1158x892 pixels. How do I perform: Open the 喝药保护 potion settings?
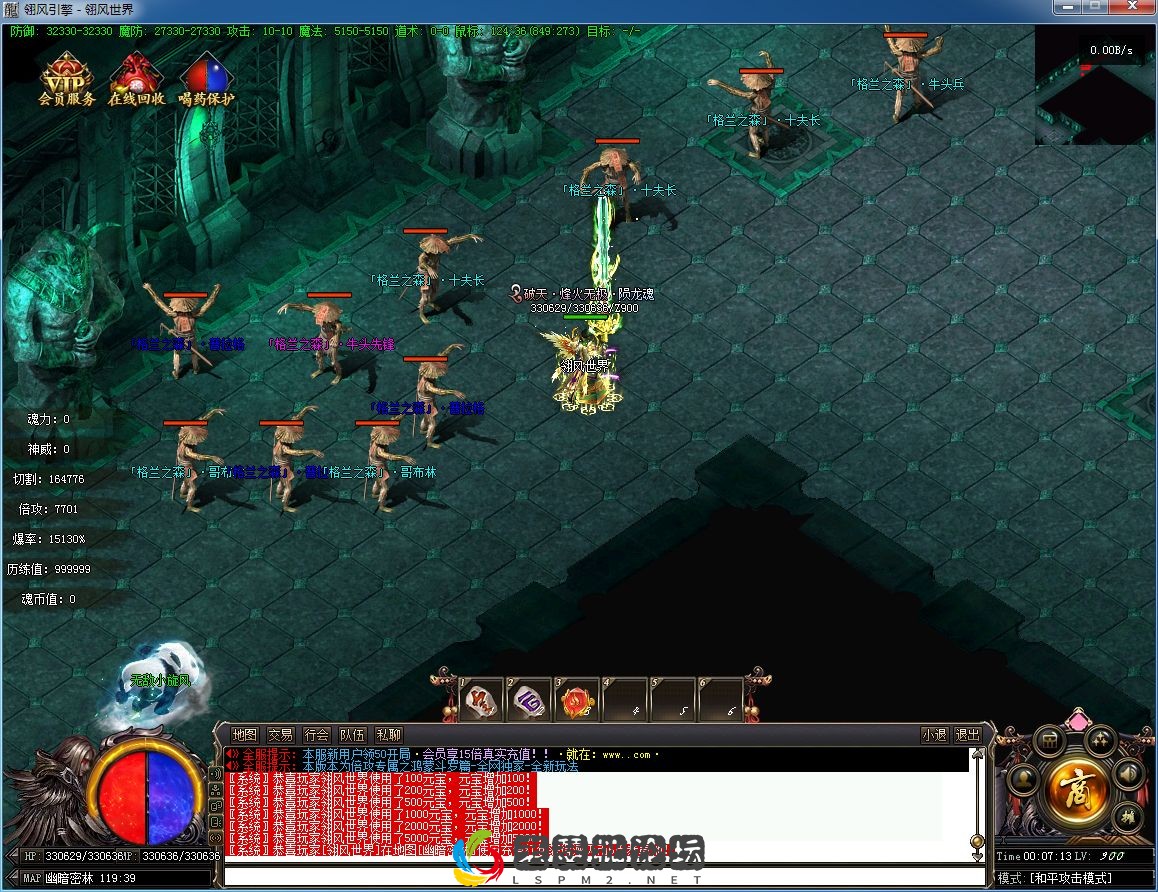(206, 79)
